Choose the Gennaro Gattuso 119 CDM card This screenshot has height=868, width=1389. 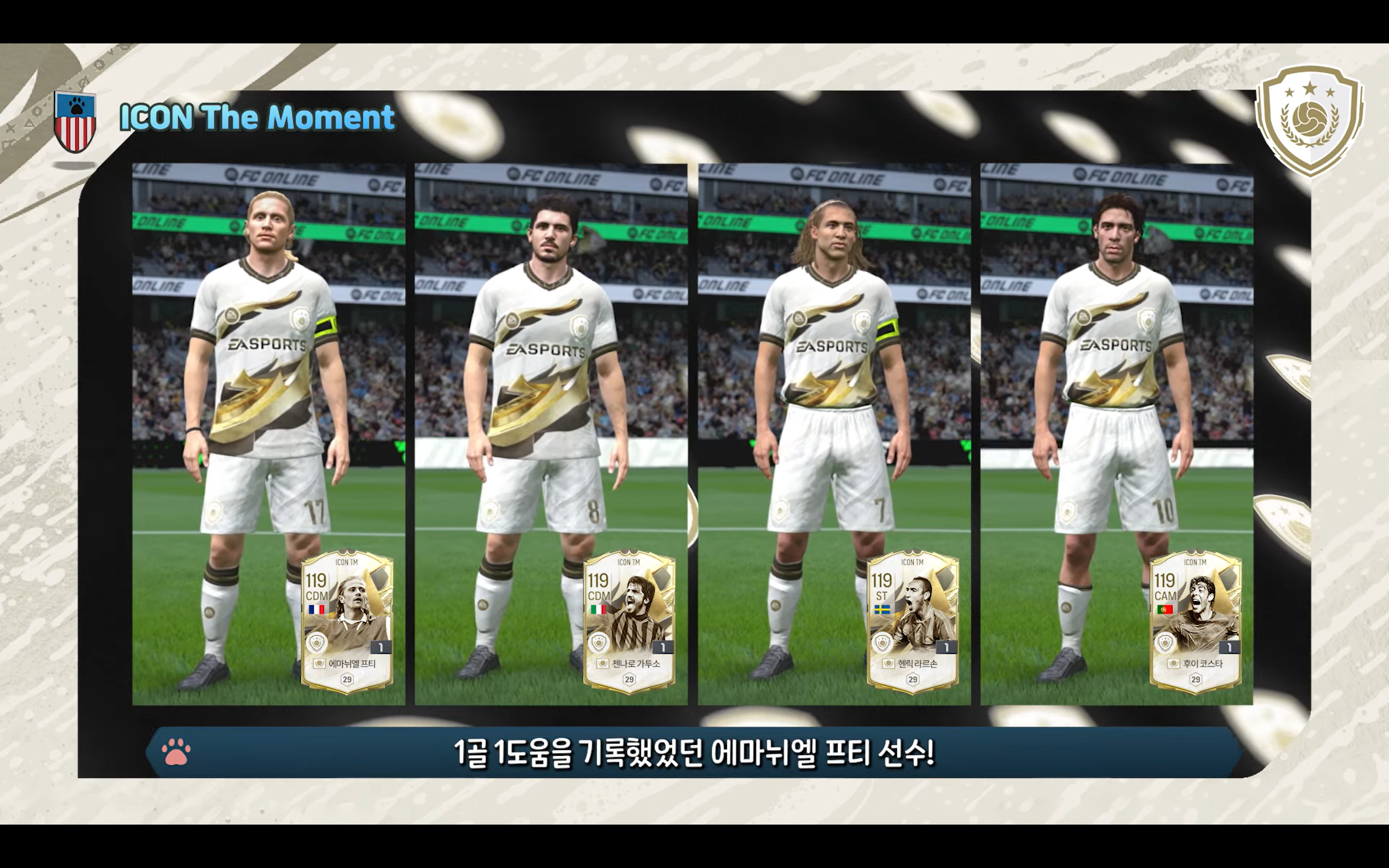(x=629, y=622)
